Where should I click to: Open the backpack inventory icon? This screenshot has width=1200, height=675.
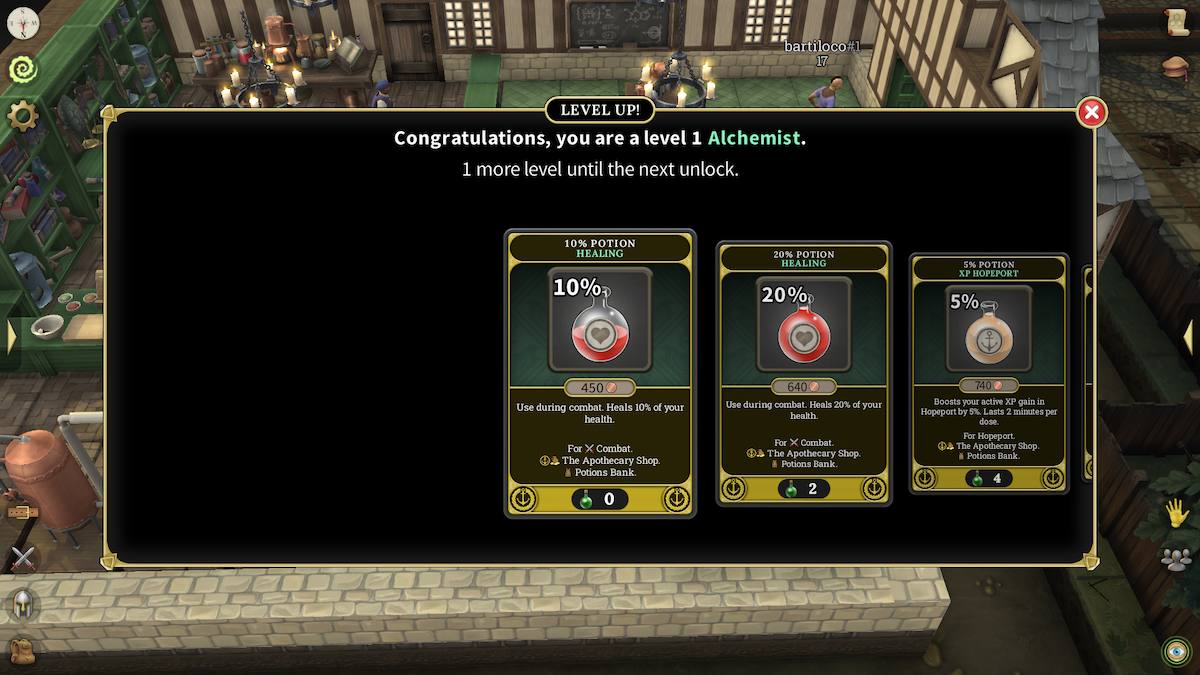coord(22,650)
